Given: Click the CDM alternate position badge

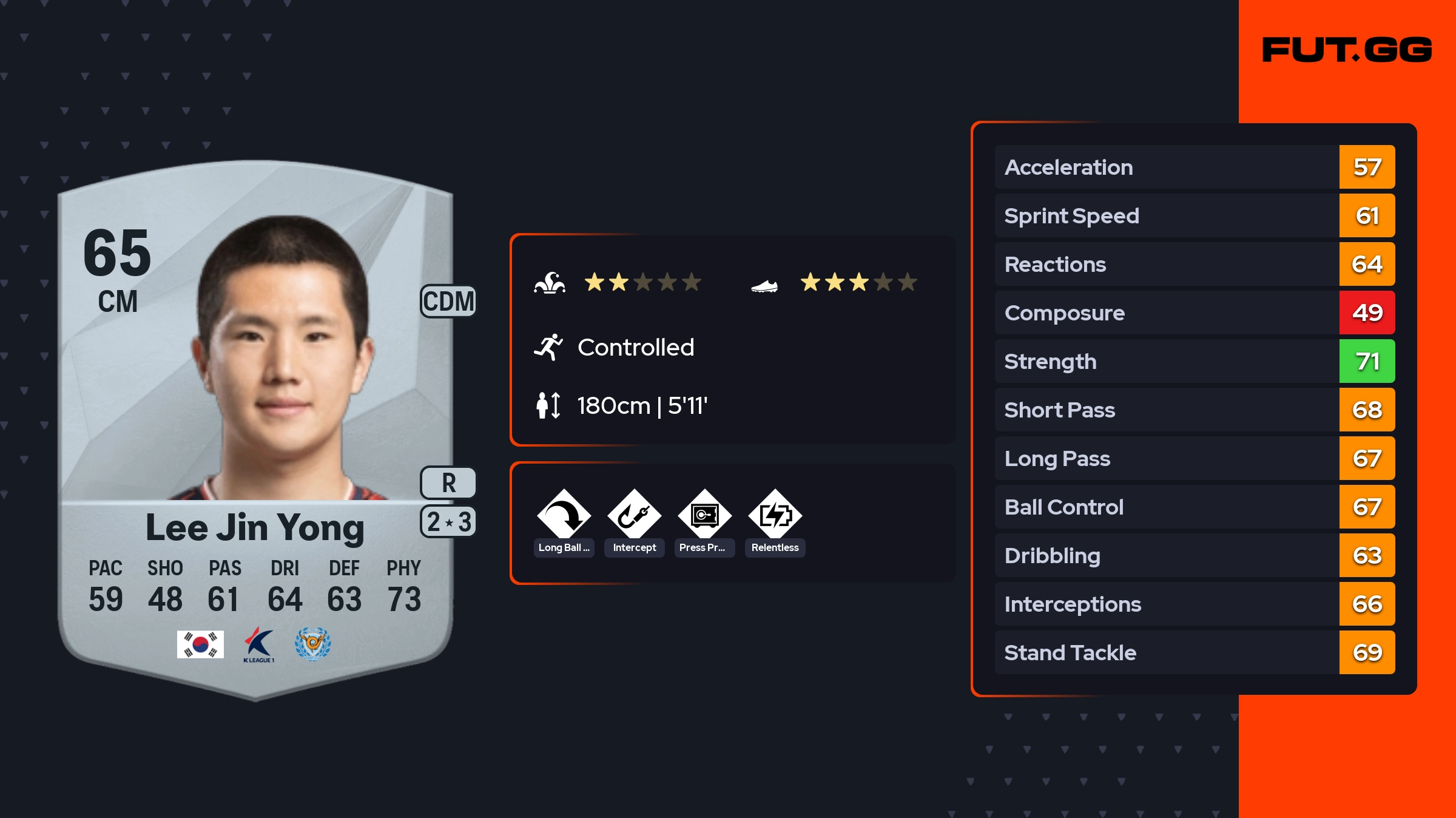Looking at the screenshot, I should coord(448,301).
